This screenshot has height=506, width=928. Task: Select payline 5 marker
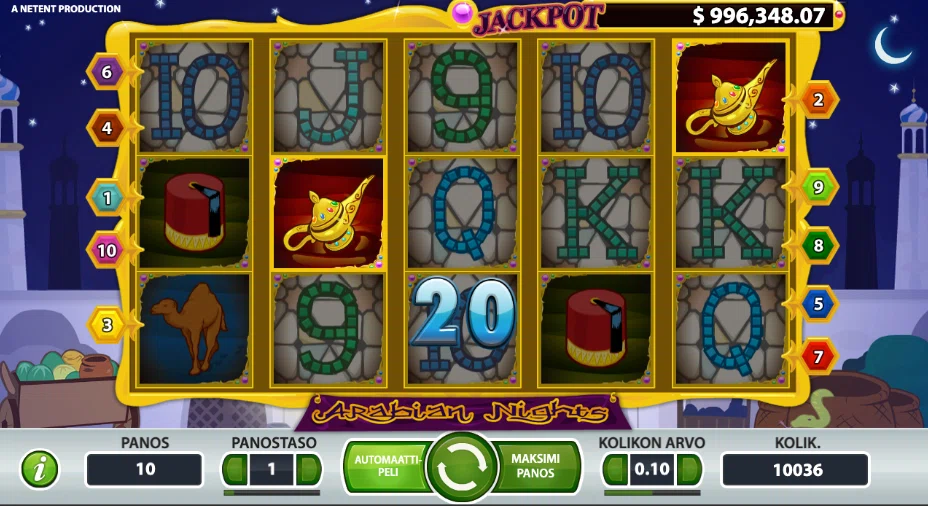tap(819, 303)
